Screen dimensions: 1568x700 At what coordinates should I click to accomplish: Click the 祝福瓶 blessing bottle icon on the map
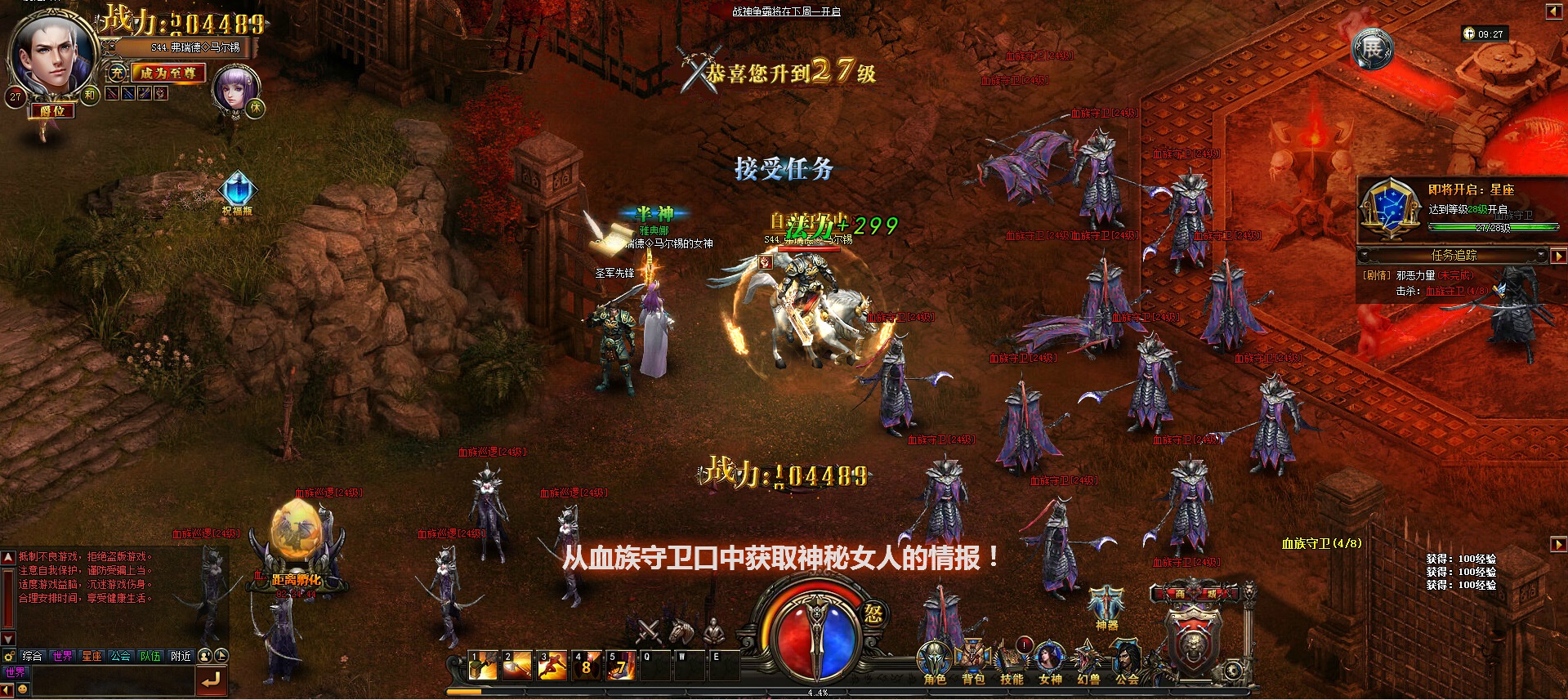point(238,188)
